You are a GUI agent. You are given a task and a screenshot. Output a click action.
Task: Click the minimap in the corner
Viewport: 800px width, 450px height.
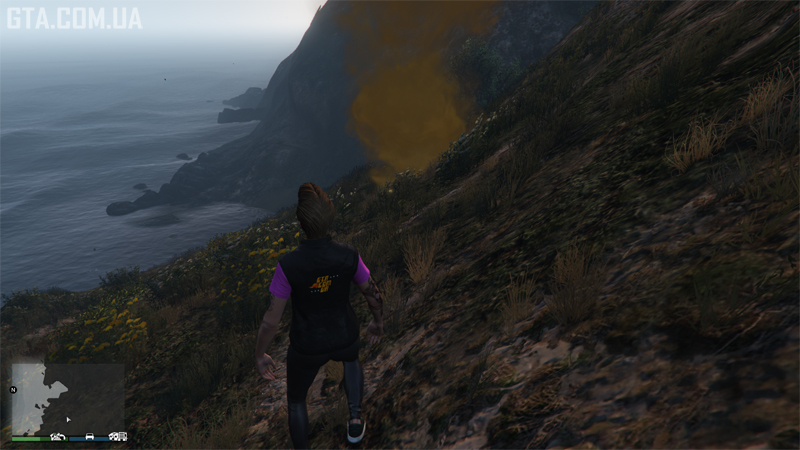pos(67,398)
